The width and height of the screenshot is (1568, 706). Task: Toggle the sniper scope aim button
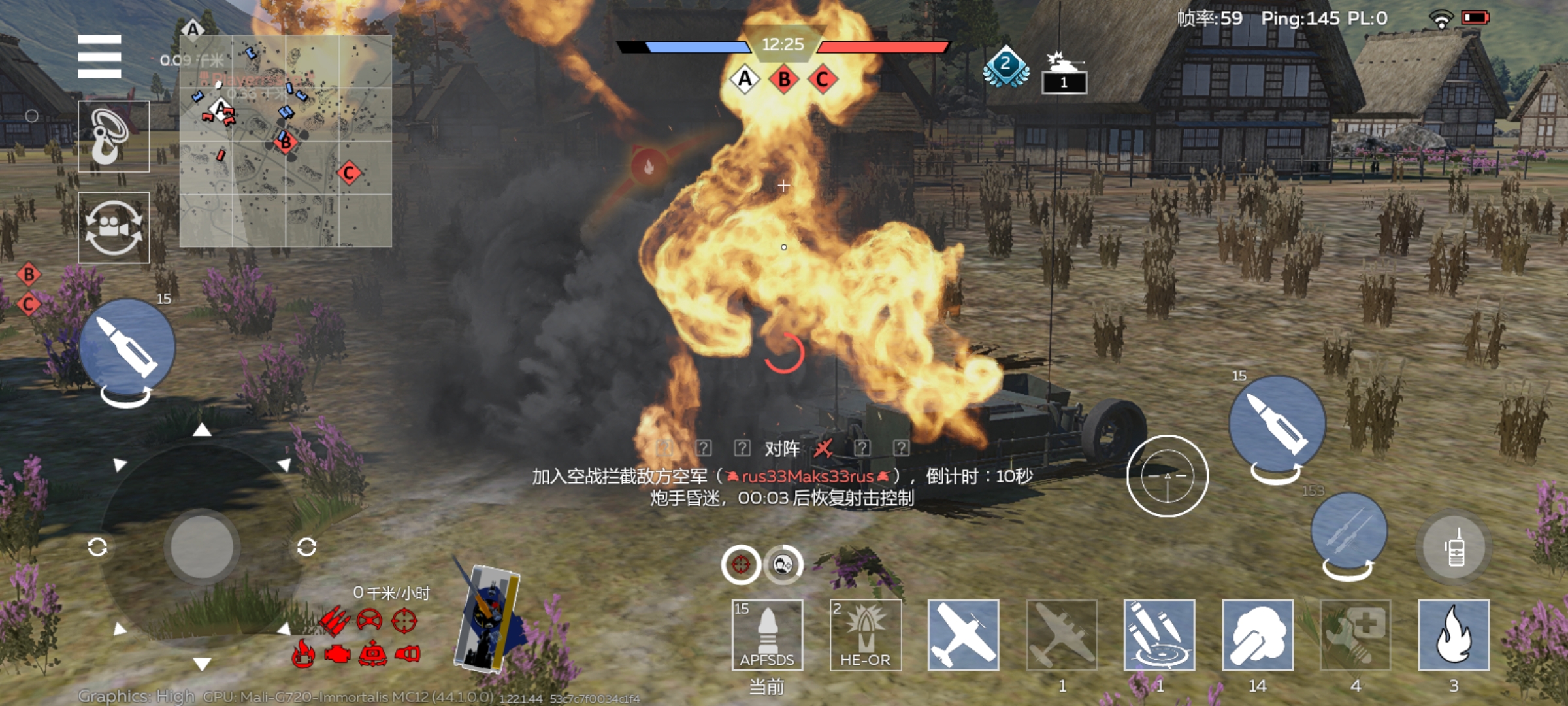pyautogui.click(x=1167, y=476)
